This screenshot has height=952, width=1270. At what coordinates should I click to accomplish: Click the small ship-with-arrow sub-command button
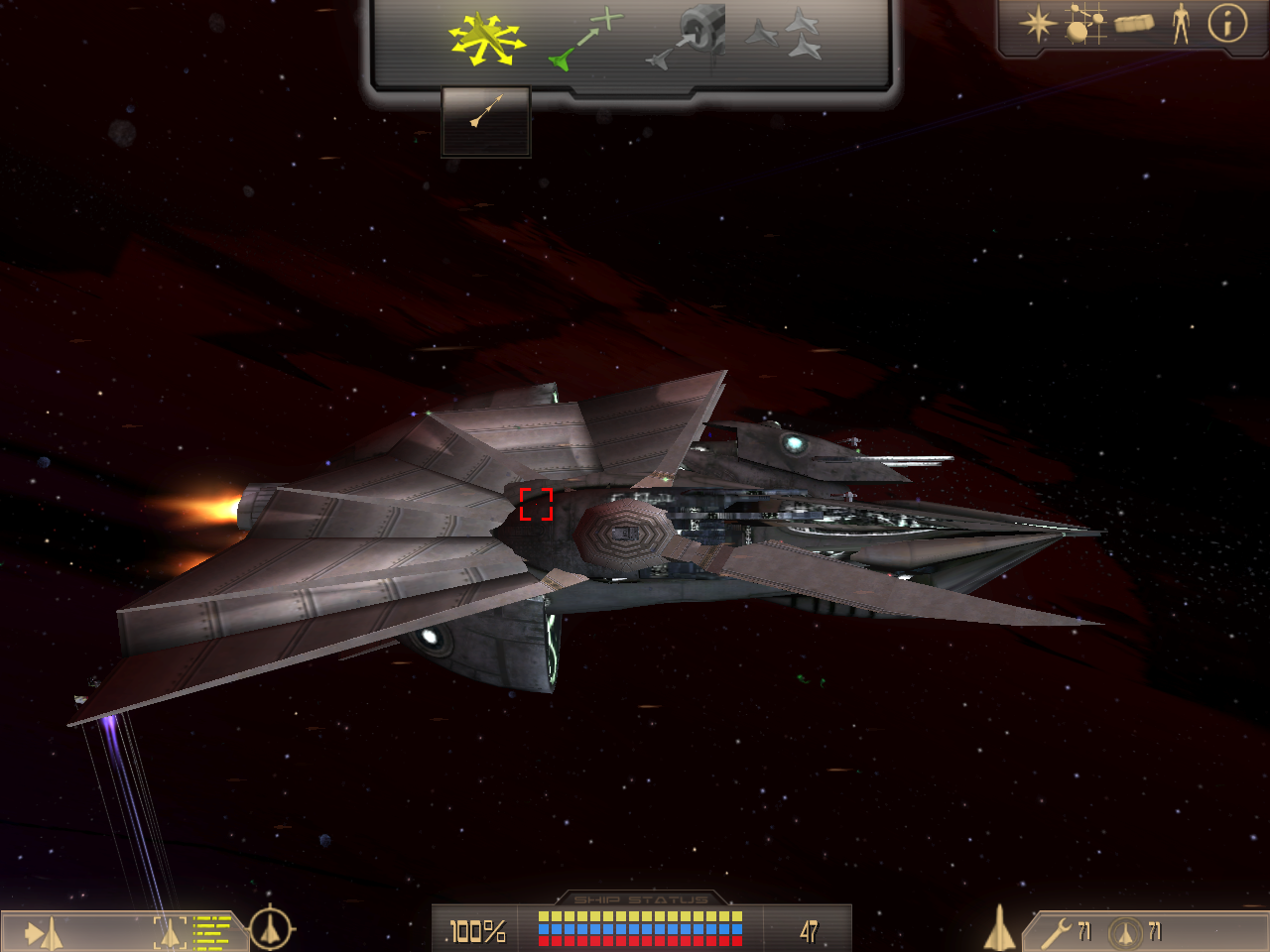(x=486, y=112)
